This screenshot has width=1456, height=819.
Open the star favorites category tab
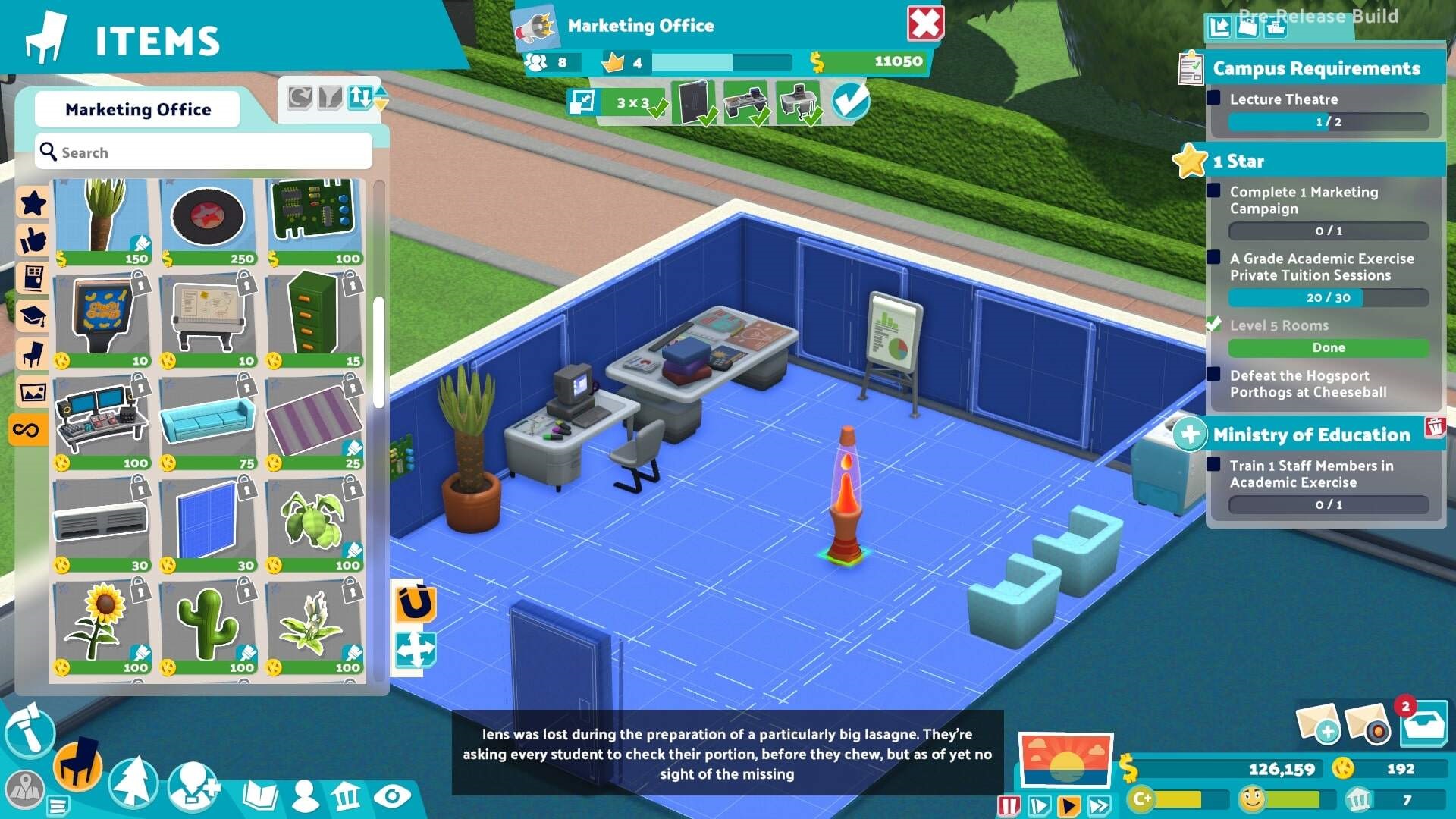coord(33,203)
